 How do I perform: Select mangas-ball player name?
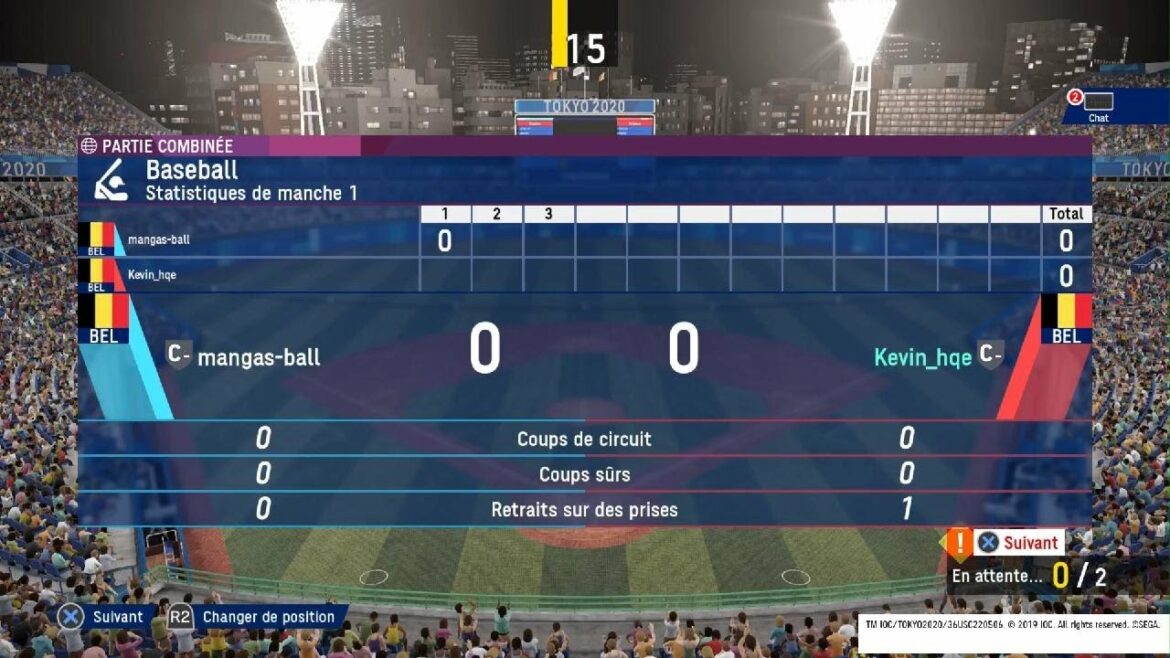[258, 357]
